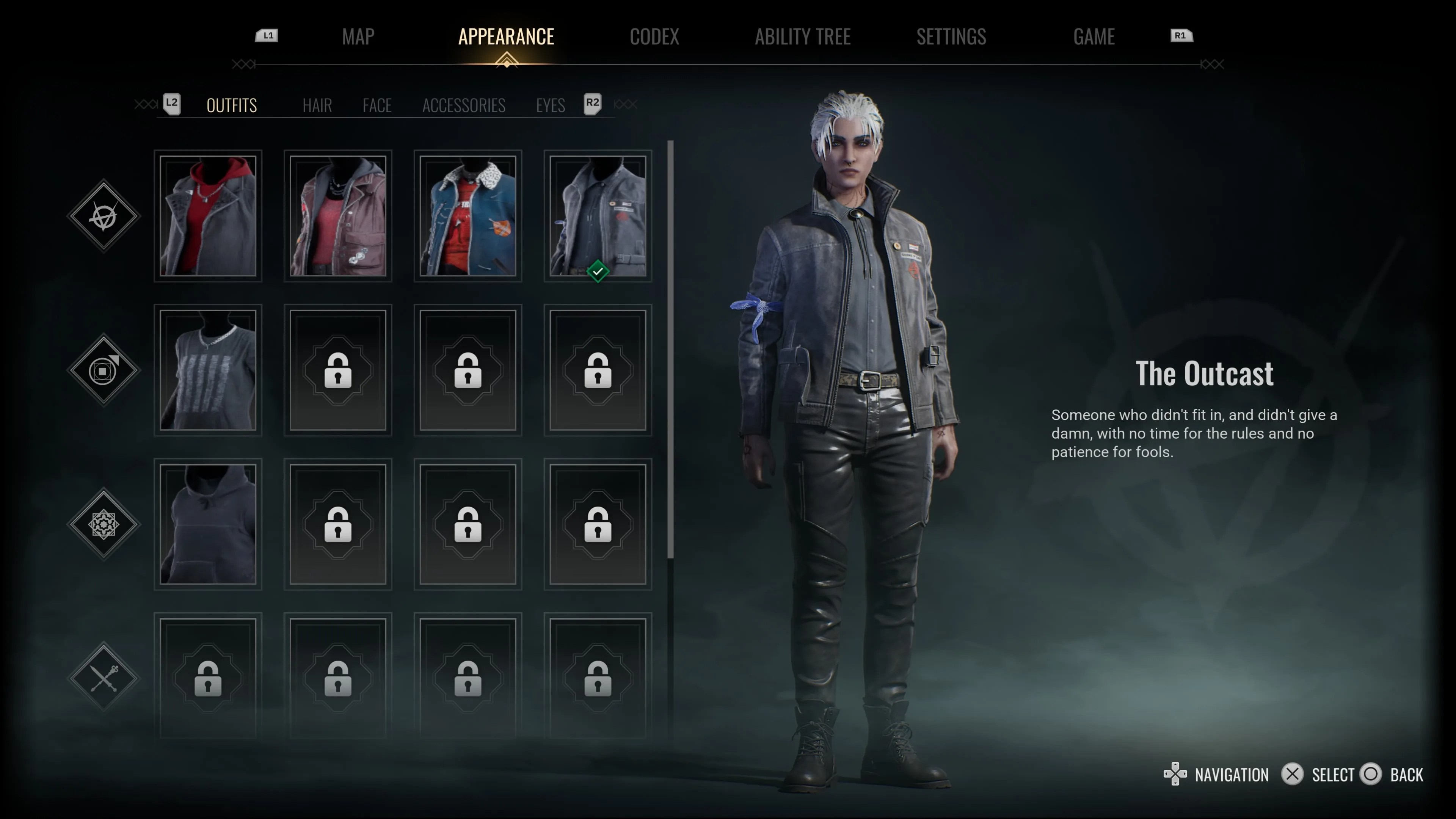Open the Map tab

[358, 37]
